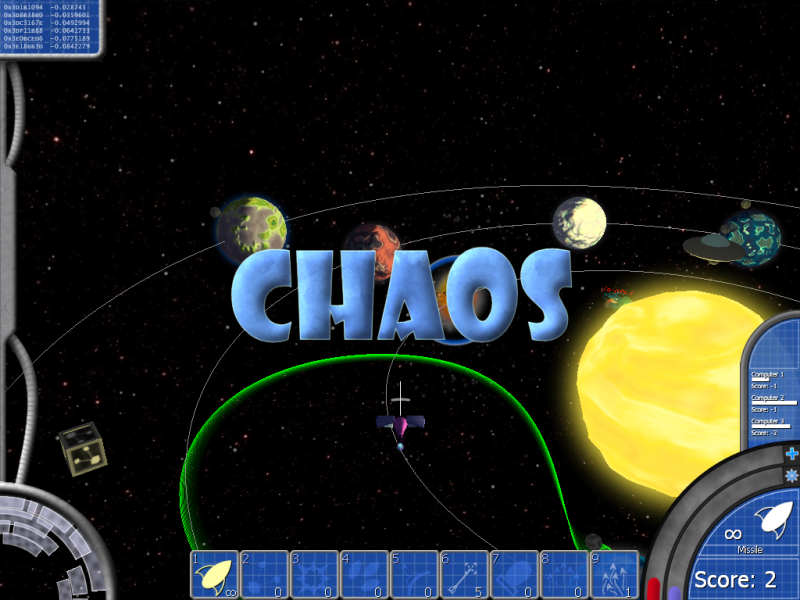The image size is (800, 600).
Task: Select weapon slot 9 with triple arrows
Action: pos(614,574)
